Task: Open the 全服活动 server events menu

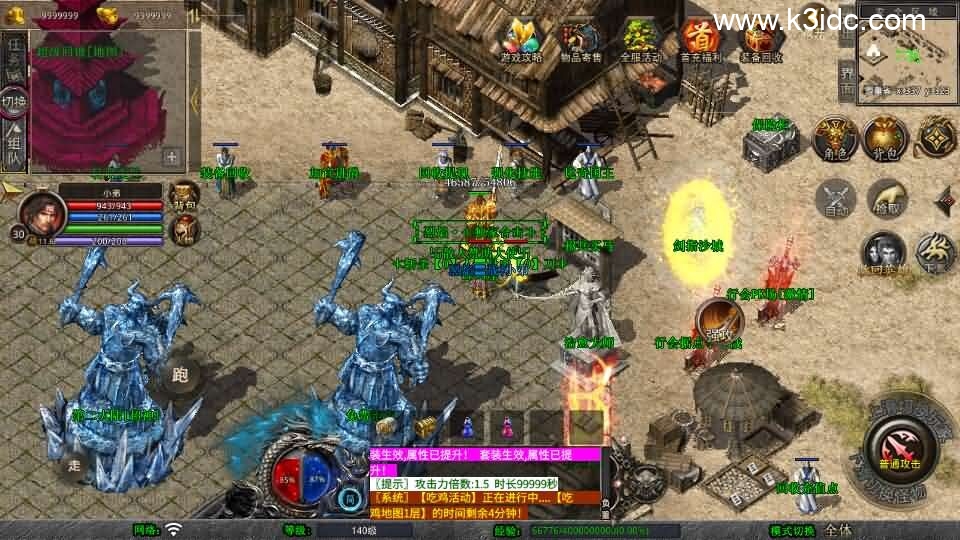Action: [x=640, y=40]
